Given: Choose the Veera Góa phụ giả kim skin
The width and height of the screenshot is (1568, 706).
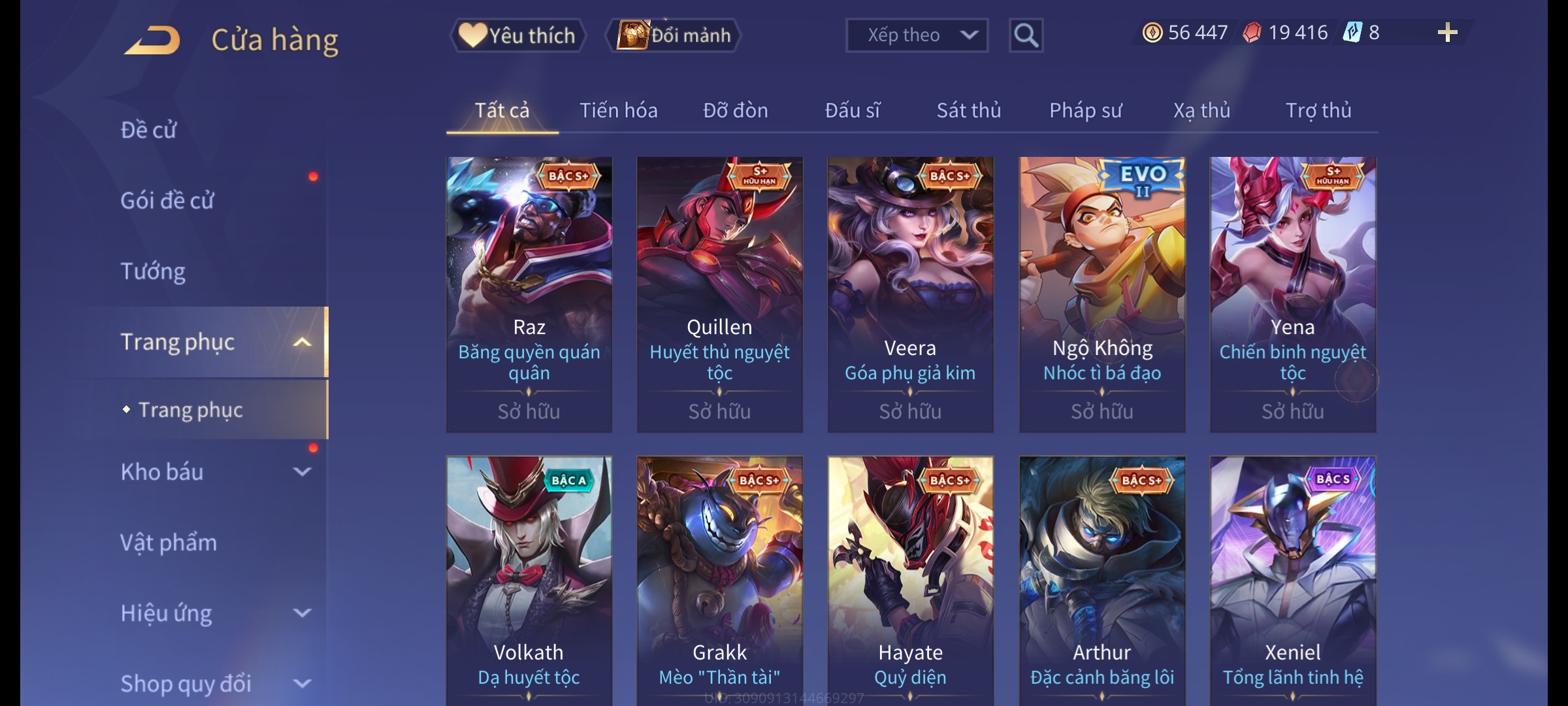Looking at the screenshot, I should pos(910,294).
